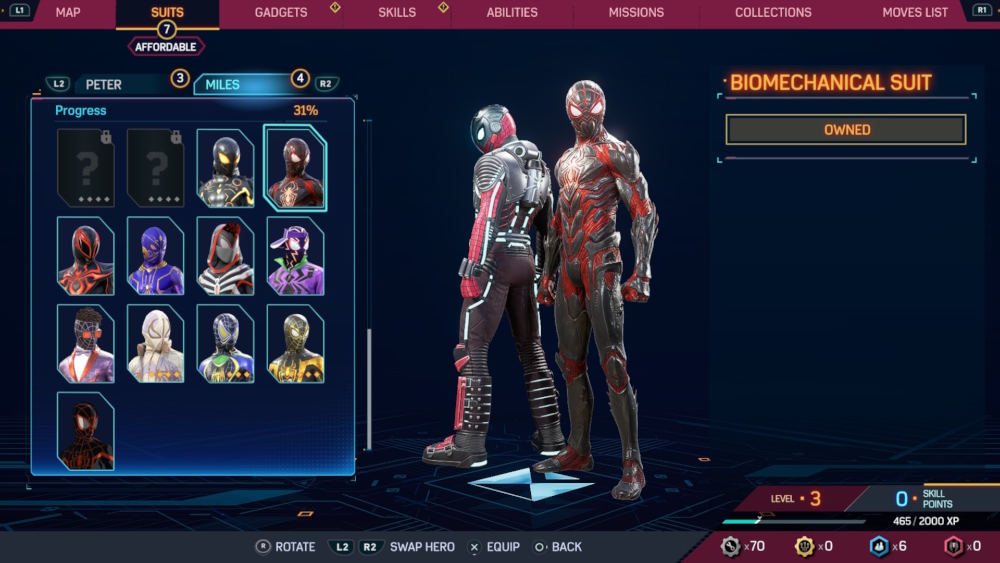Switch to Peter's suit list
This screenshot has width=1000, height=563.
104,85
